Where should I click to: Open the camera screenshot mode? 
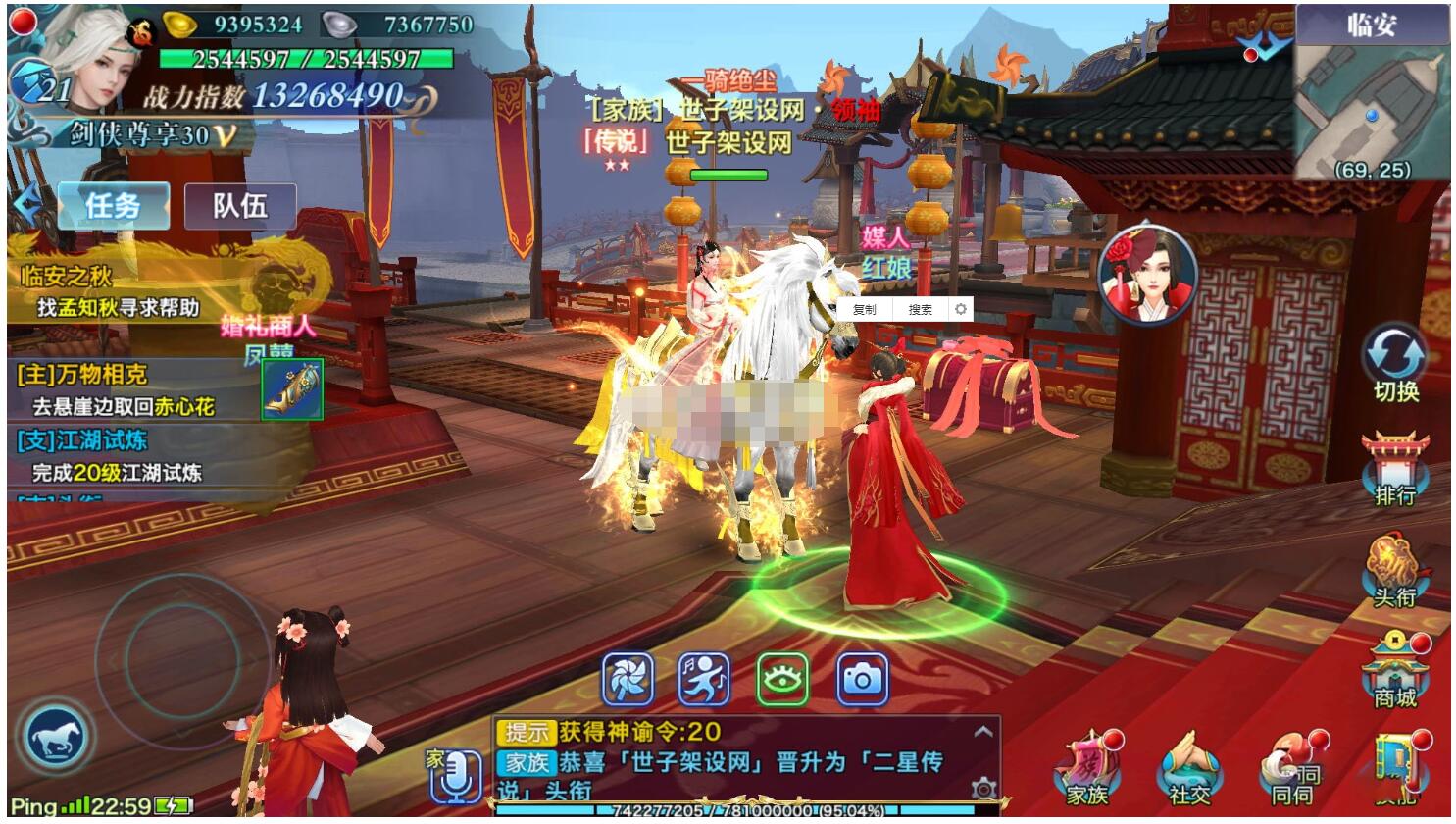tap(862, 679)
